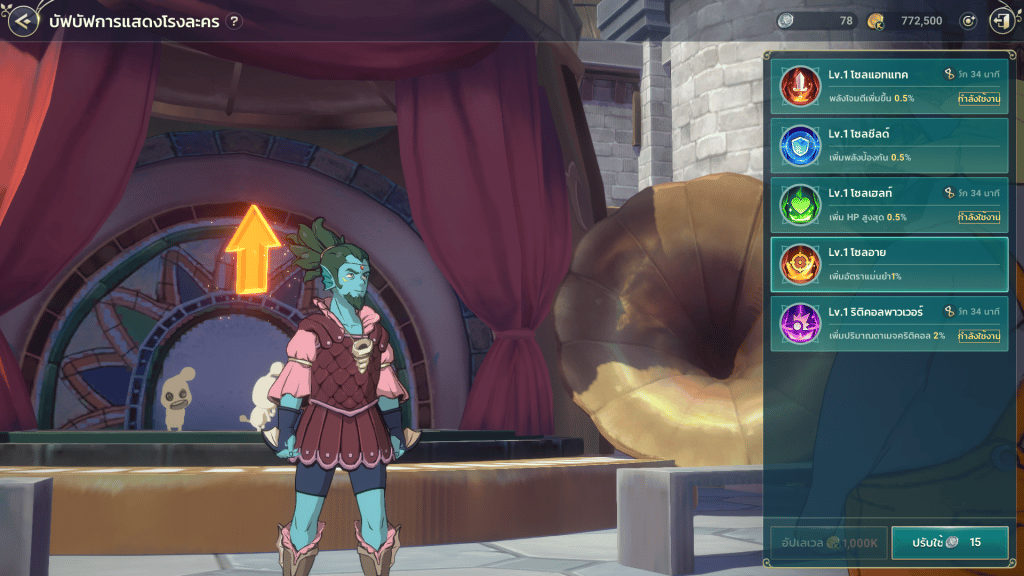Select the Lv.1 โซลแอทแทค attack buff row
This screenshot has height=576, width=1024.
pyautogui.click(x=889, y=86)
